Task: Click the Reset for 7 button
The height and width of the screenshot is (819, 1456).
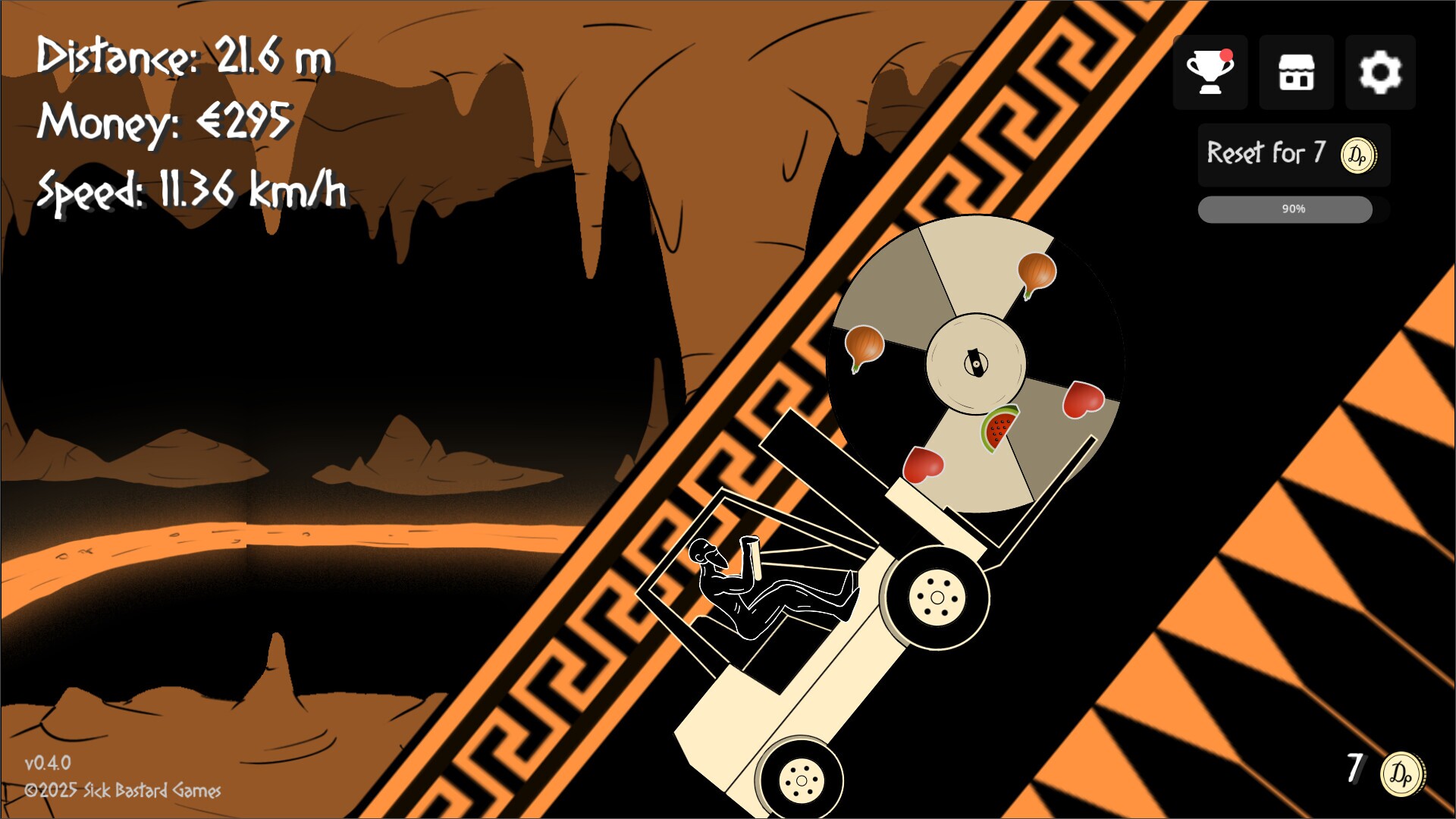Action: 1293,155
